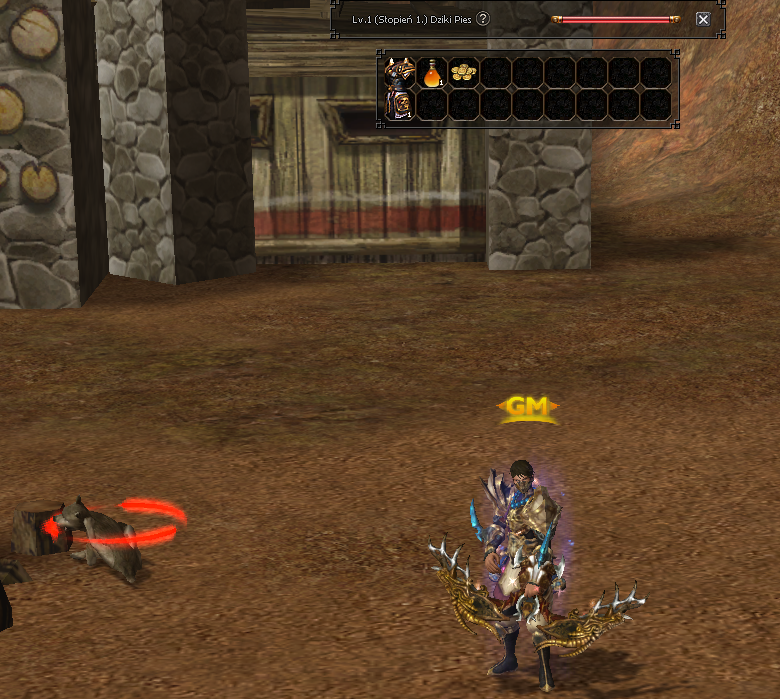Close the Dziki Pies target panel

703,19
